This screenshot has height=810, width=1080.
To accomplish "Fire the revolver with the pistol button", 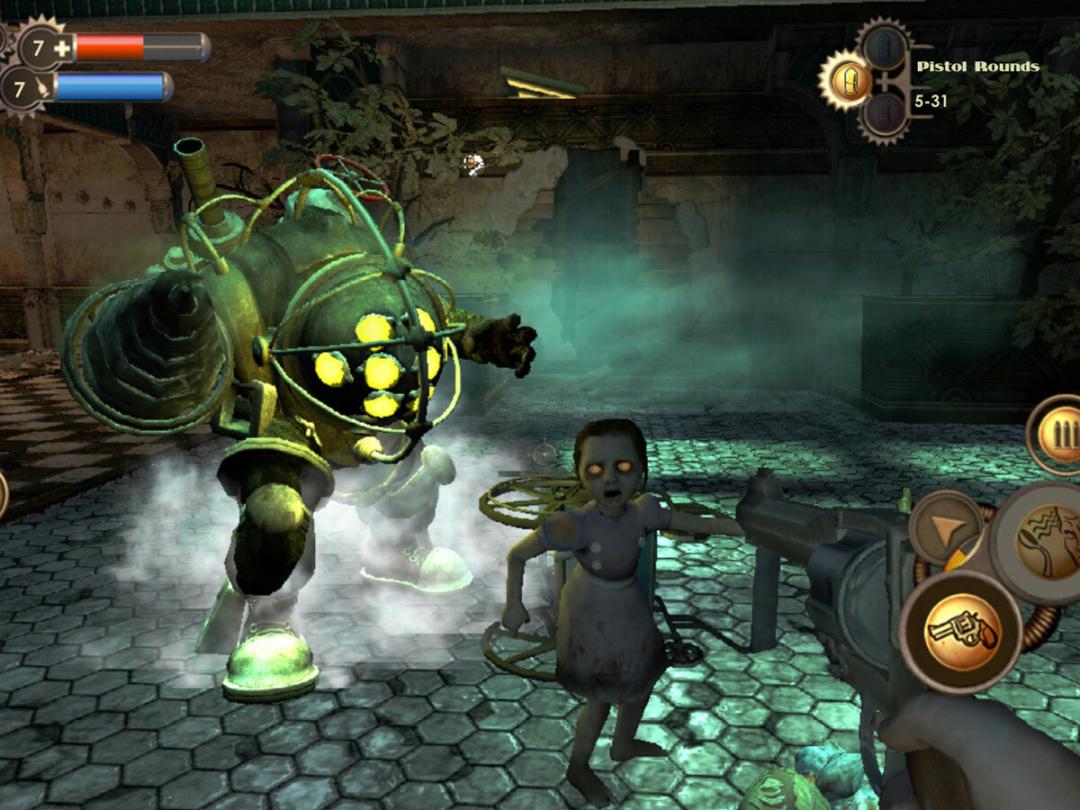I will point(960,630).
